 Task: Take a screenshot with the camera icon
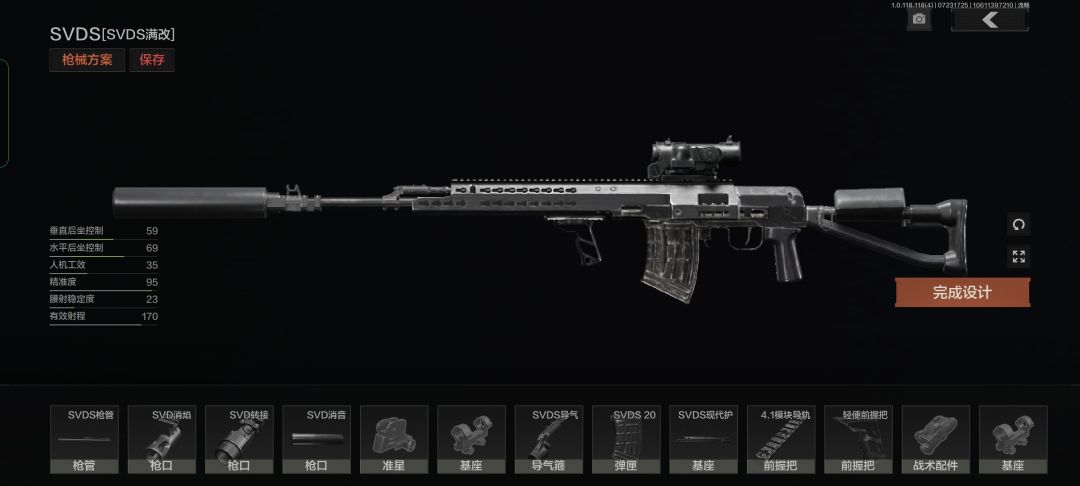919,19
